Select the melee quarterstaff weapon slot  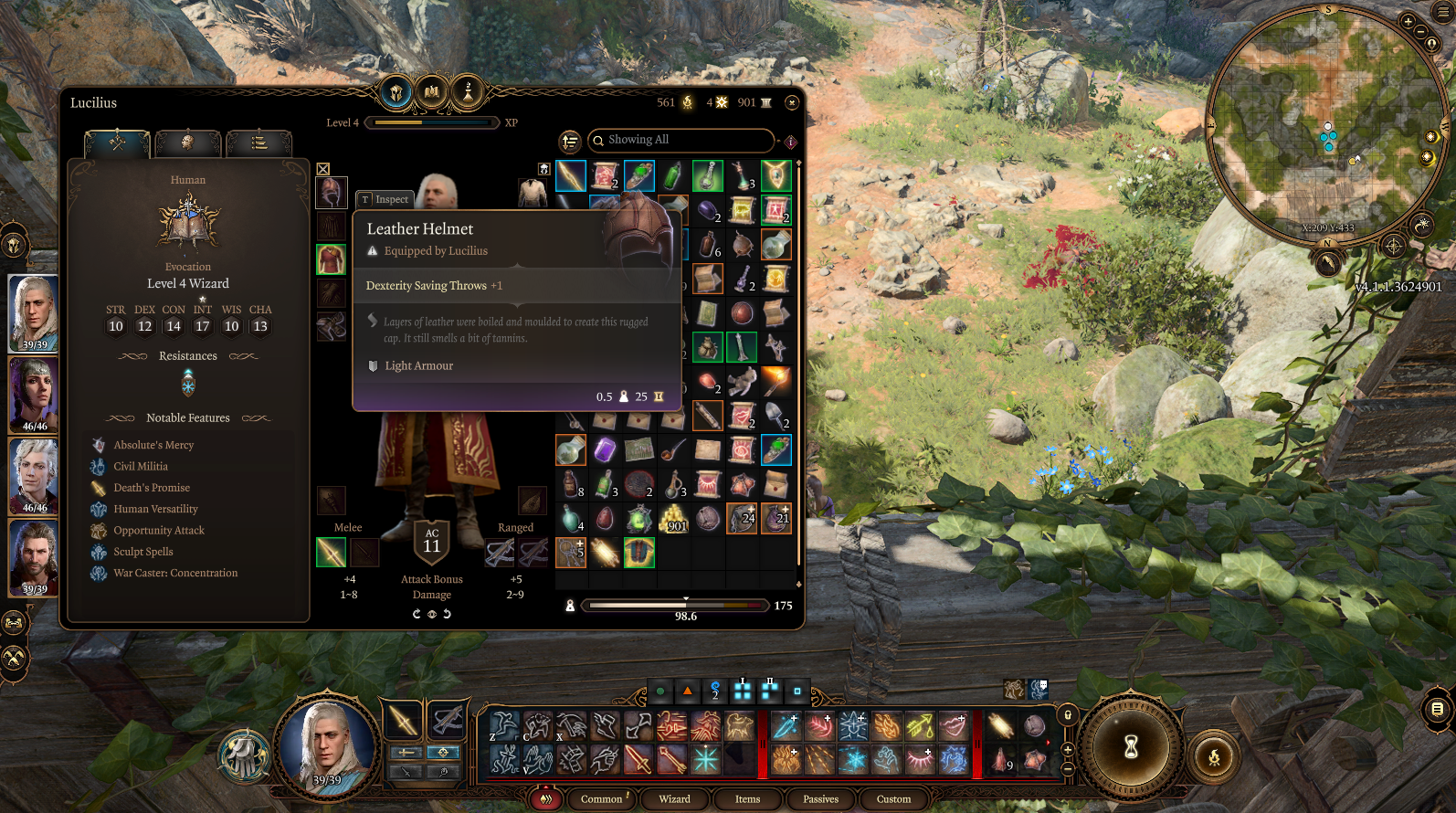[x=331, y=552]
